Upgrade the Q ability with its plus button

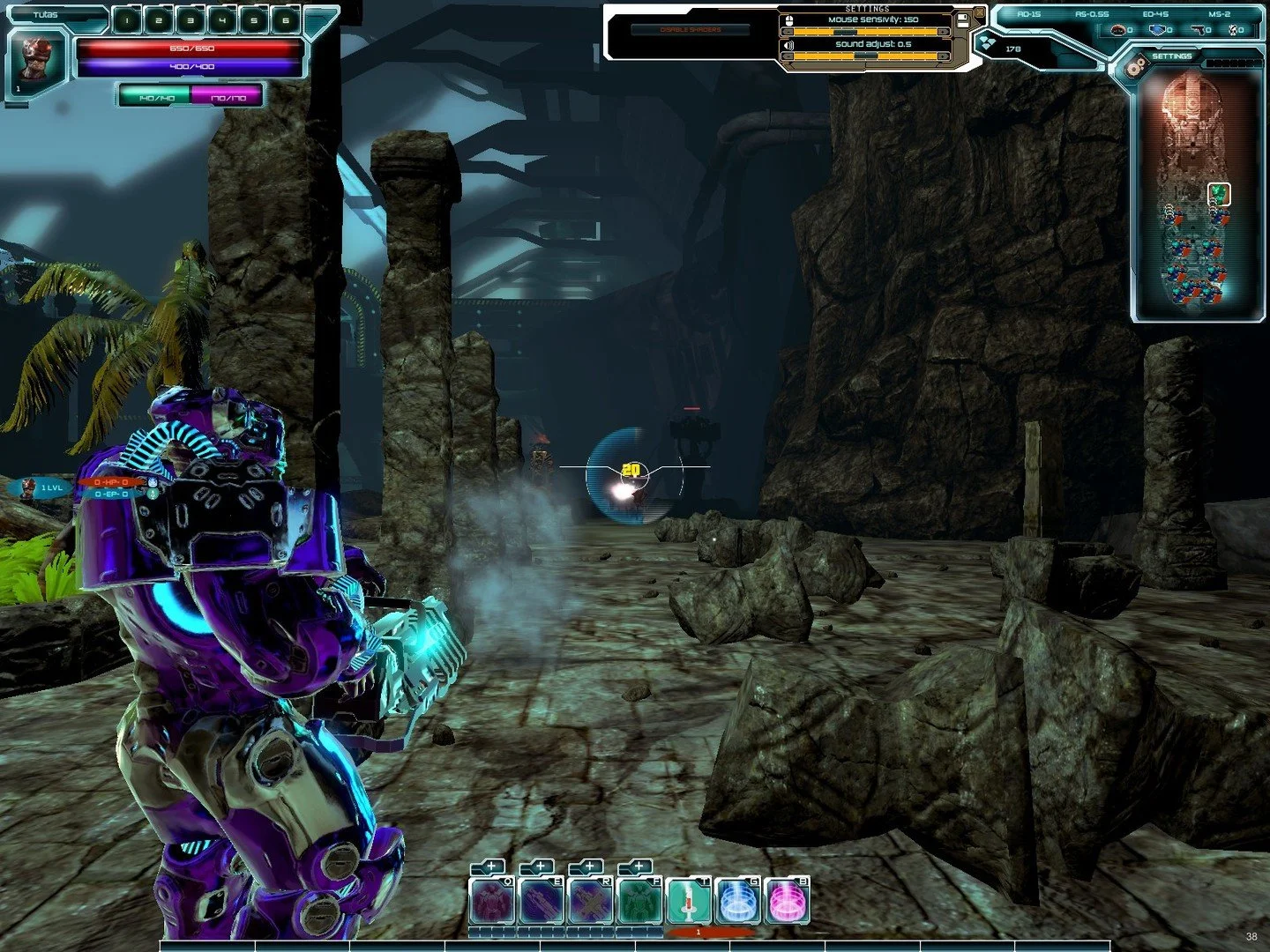click(490, 867)
